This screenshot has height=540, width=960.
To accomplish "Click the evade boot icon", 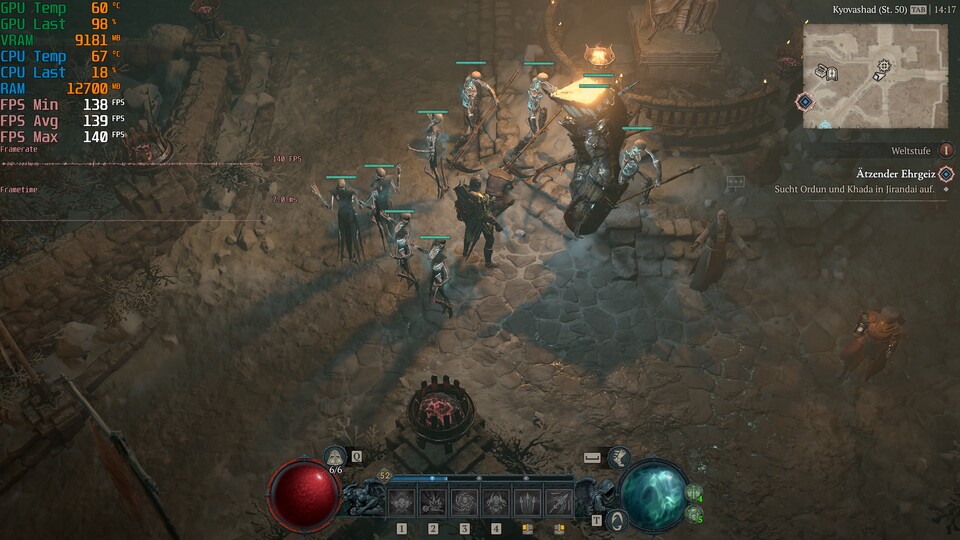I will tap(618, 457).
